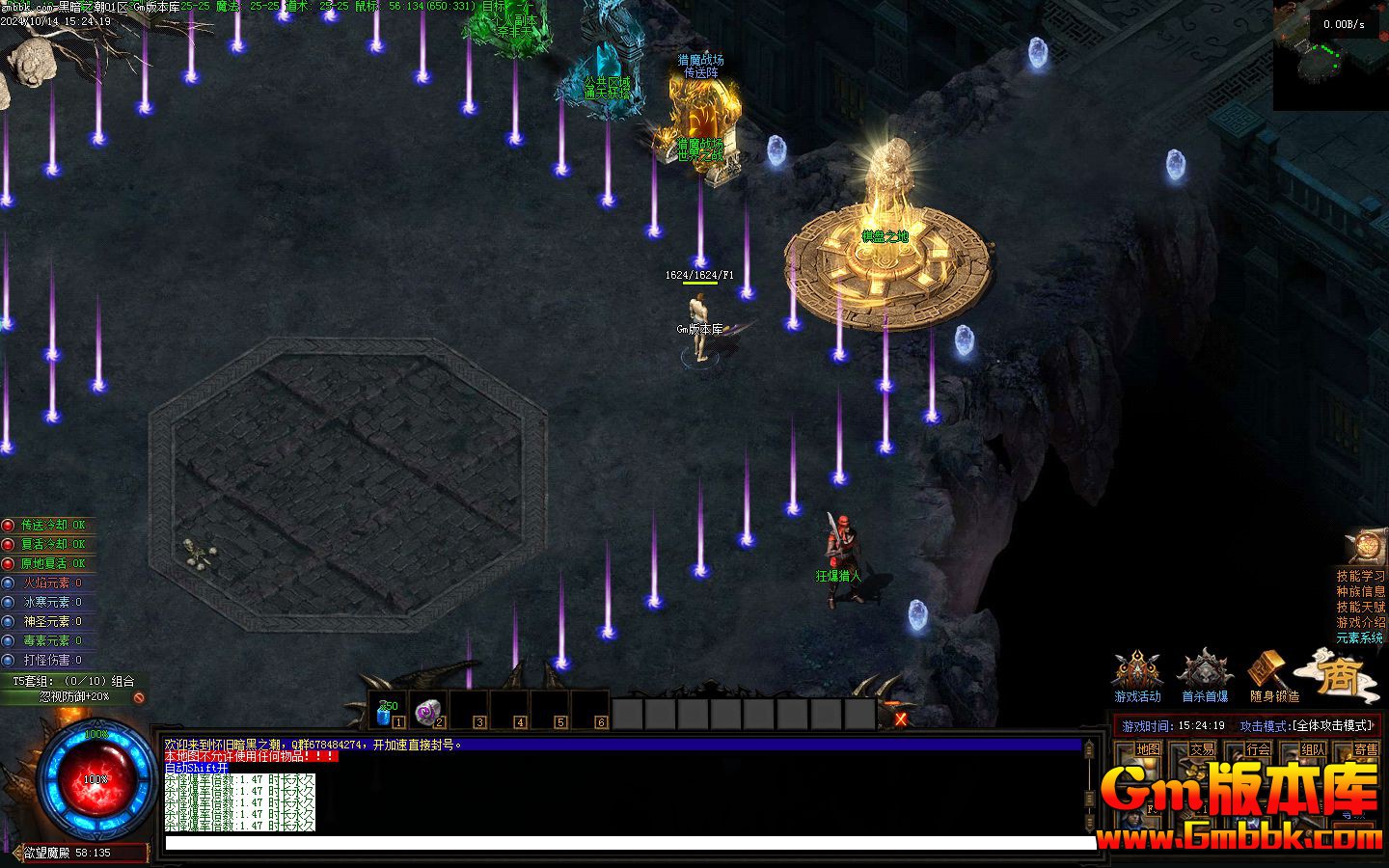1389x868 pixels.
Task: Open the 寄售 consignment button
Action: [1366, 749]
